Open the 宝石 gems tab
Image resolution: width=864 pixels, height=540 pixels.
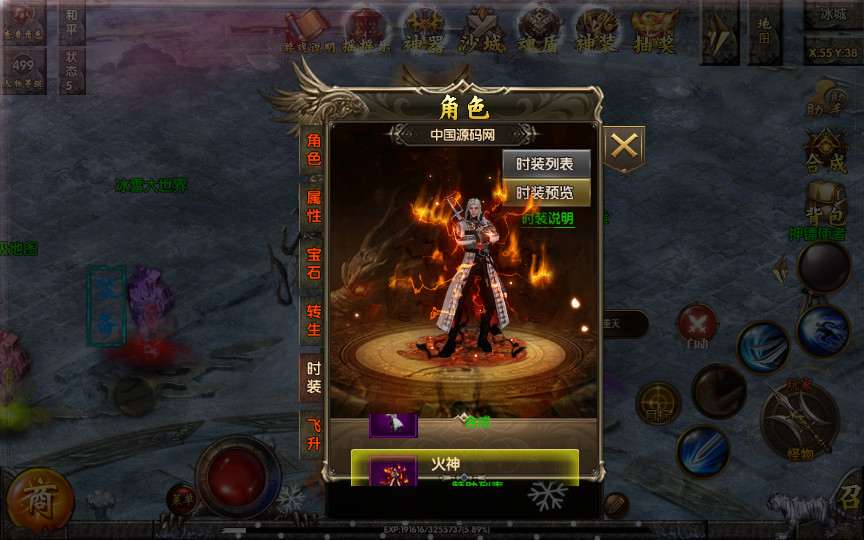[314, 262]
